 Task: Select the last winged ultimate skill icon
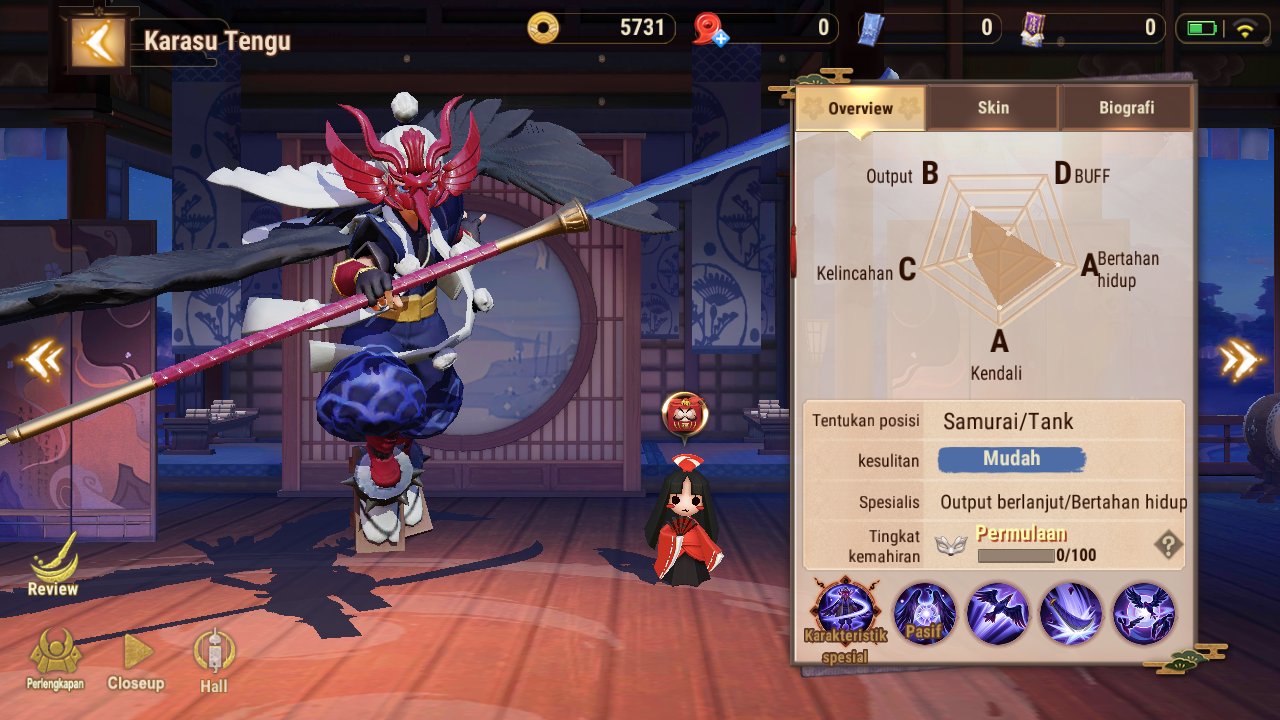tap(1144, 613)
